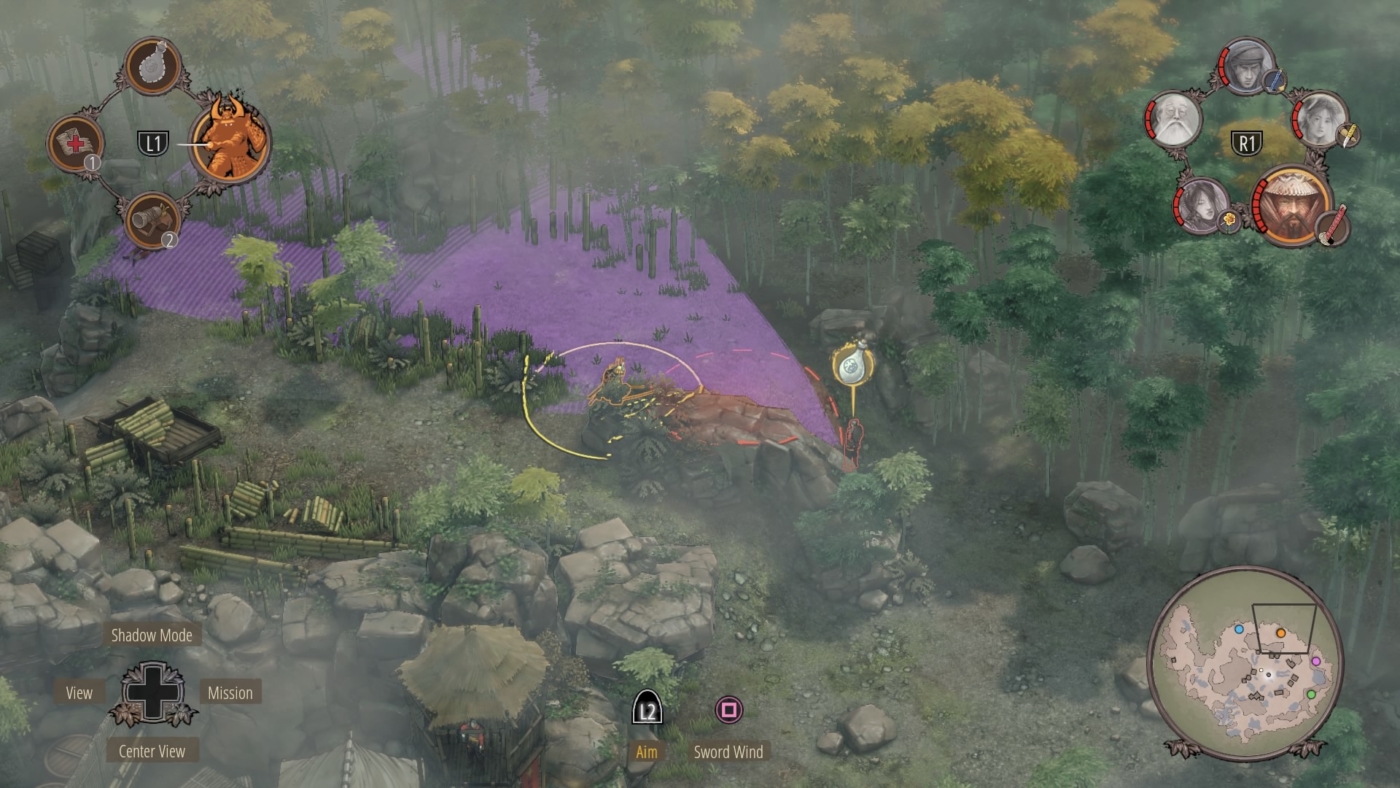The width and height of the screenshot is (1400, 788).
Task: Open the Mission menu
Action: coord(232,692)
